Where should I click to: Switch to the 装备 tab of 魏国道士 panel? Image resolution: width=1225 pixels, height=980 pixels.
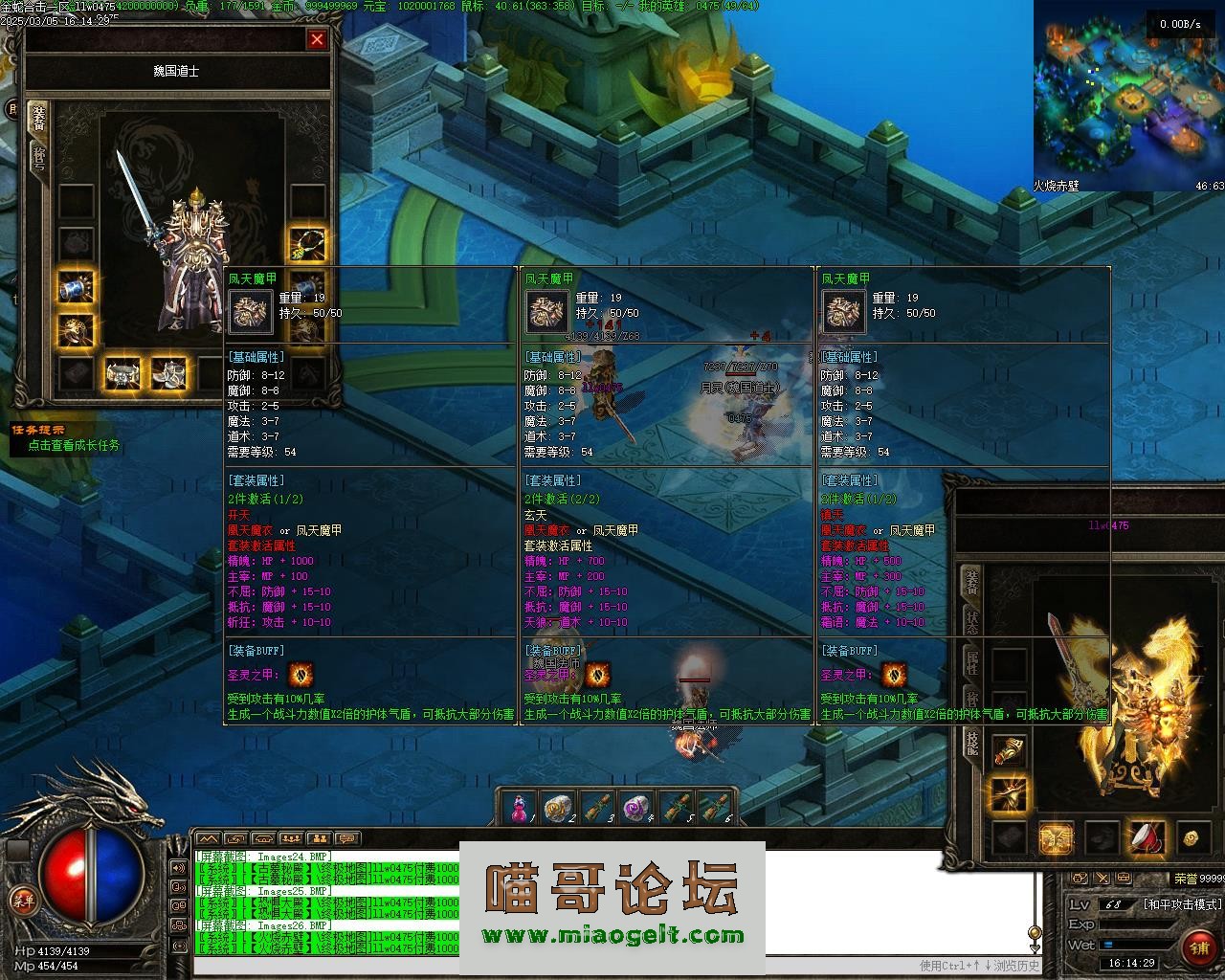38,119
